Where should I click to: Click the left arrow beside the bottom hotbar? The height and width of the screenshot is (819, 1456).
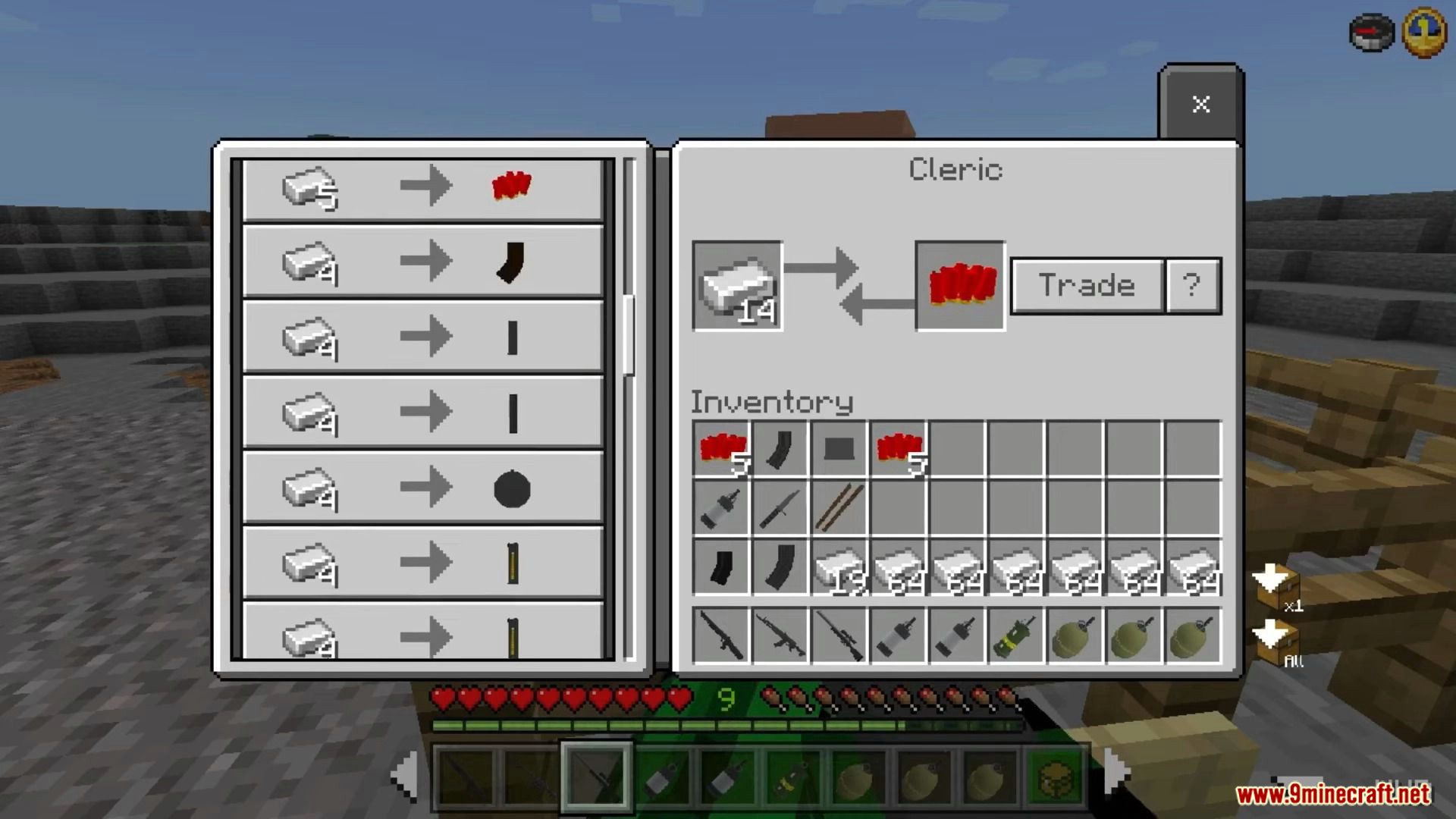404,775
